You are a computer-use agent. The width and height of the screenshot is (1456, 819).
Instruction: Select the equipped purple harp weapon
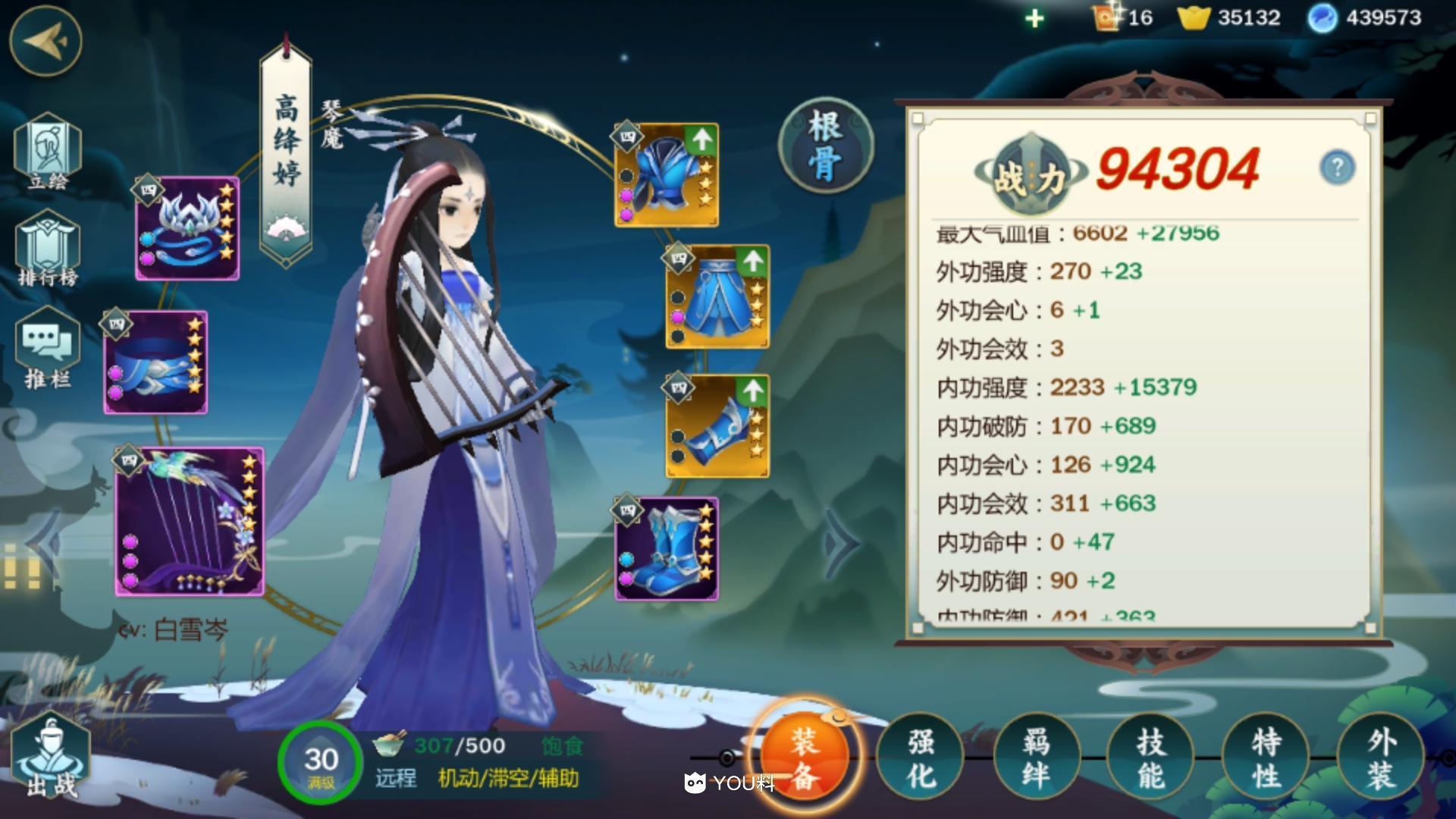coord(190,523)
